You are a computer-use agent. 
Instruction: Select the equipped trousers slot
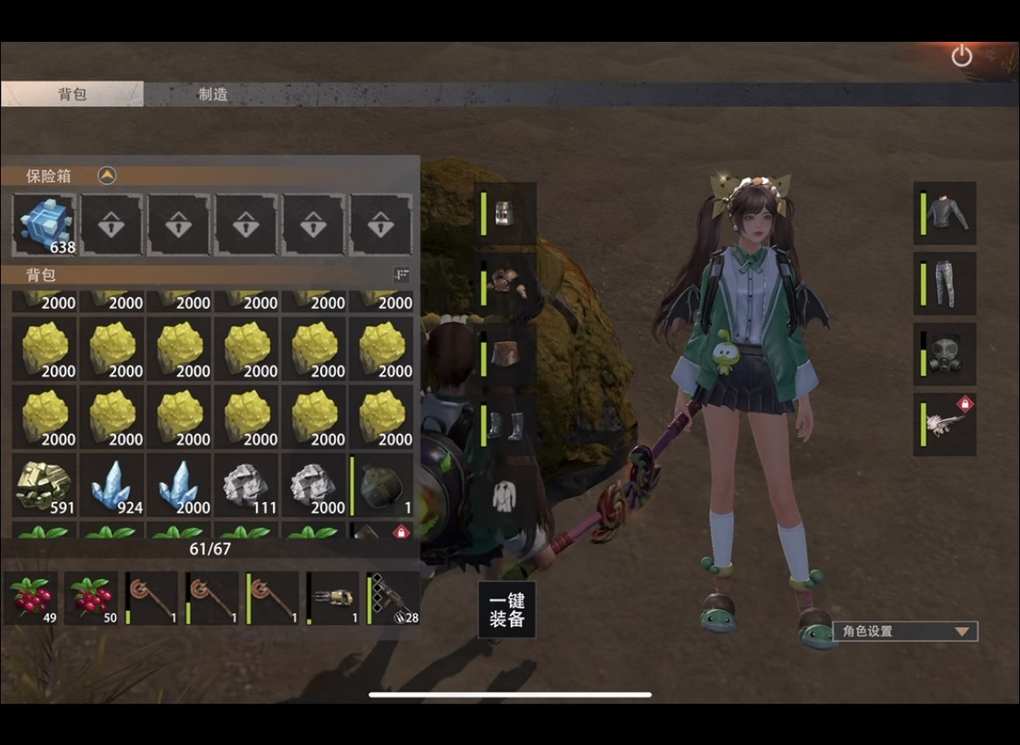pyautogui.click(x=945, y=284)
